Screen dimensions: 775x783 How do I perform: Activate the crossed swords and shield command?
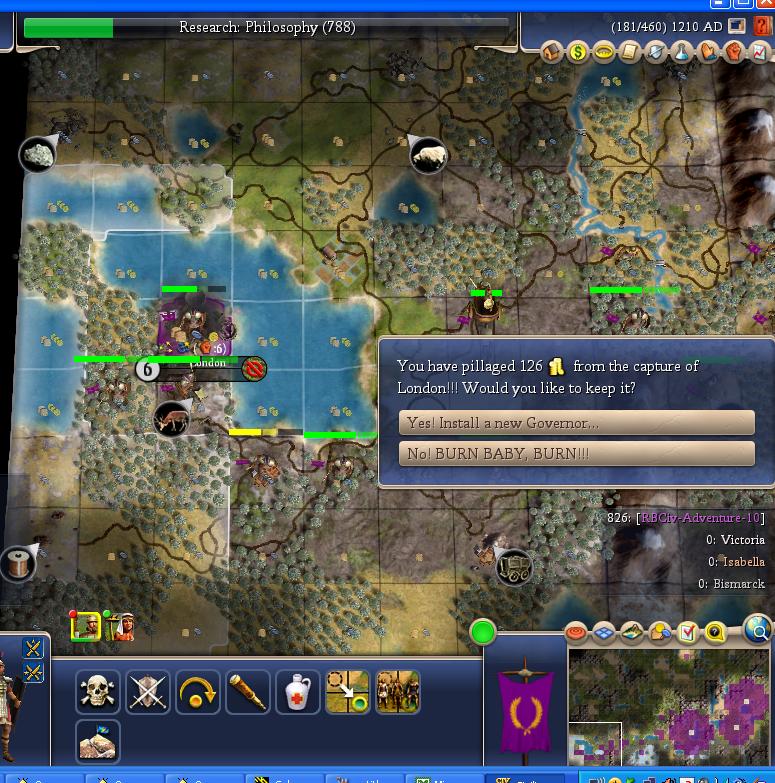[148, 691]
